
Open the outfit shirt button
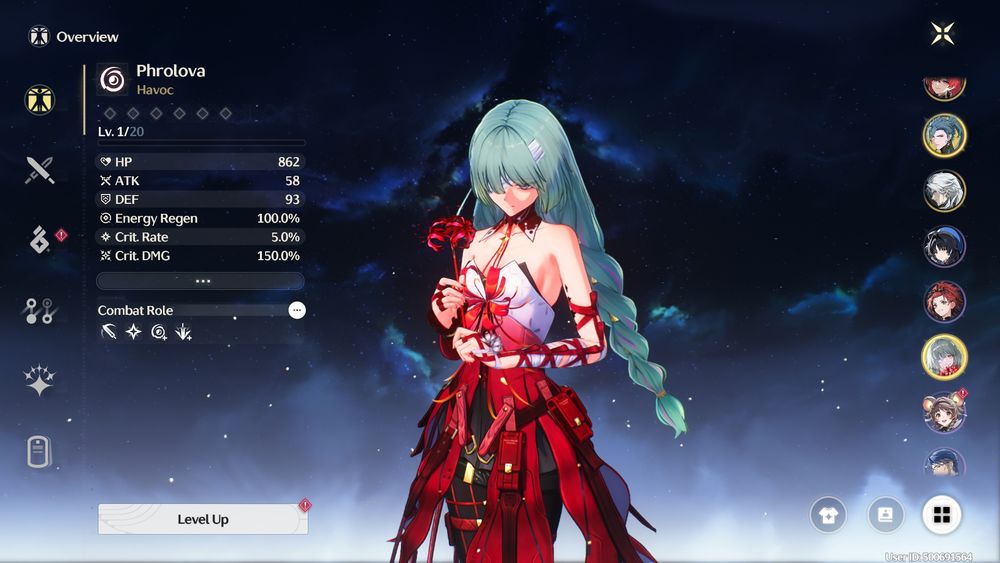pyautogui.click(x=828, y=515)
